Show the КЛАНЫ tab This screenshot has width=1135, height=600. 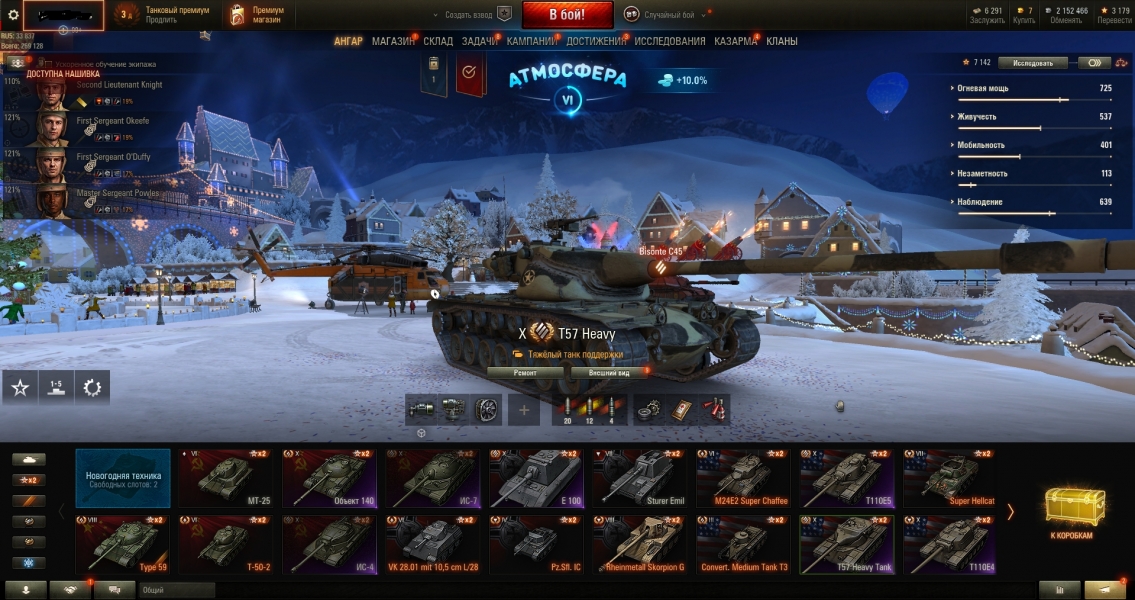782,42
